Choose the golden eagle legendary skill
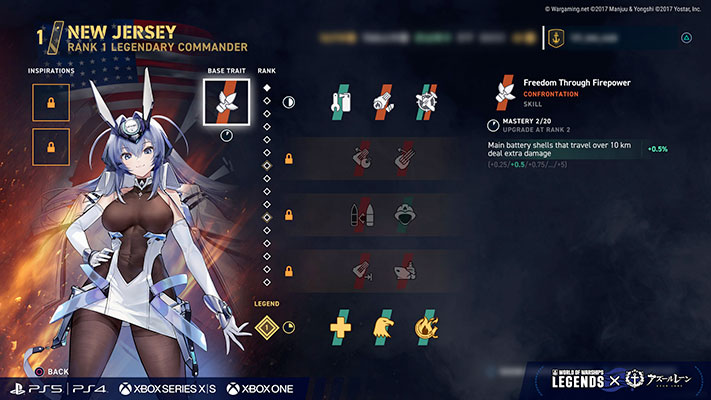The image size is (711, 400). click(384, 326)
